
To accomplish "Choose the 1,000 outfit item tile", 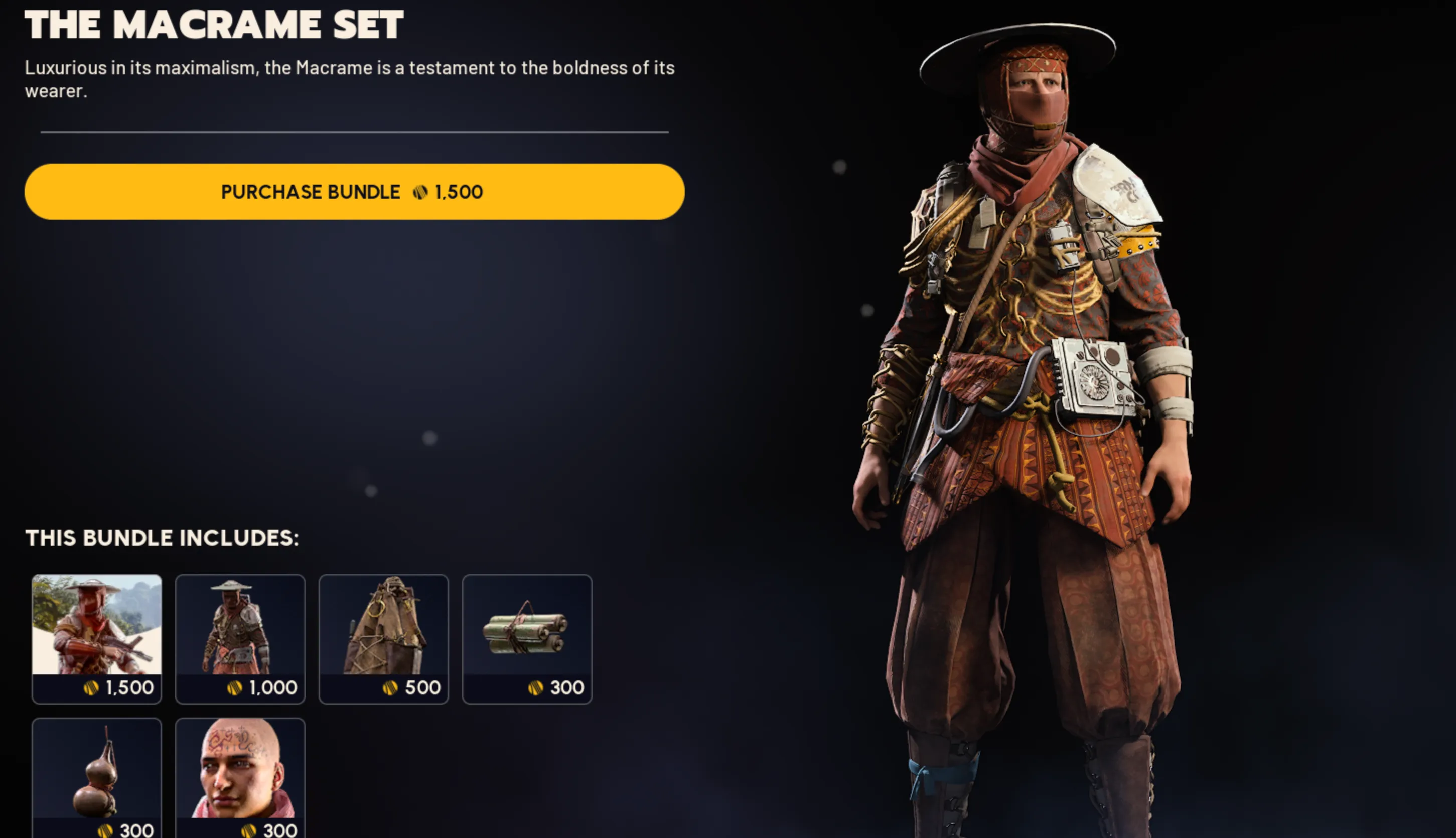I will click(x=240, y=638).
